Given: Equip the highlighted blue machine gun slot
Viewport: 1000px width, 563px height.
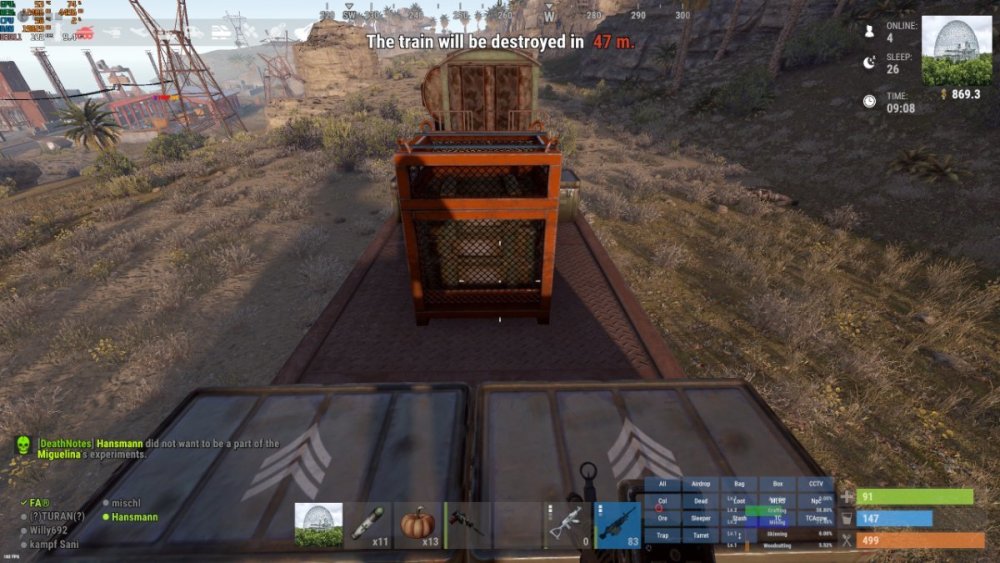Looking at the screenshot, I should click(x=618, y=524).
